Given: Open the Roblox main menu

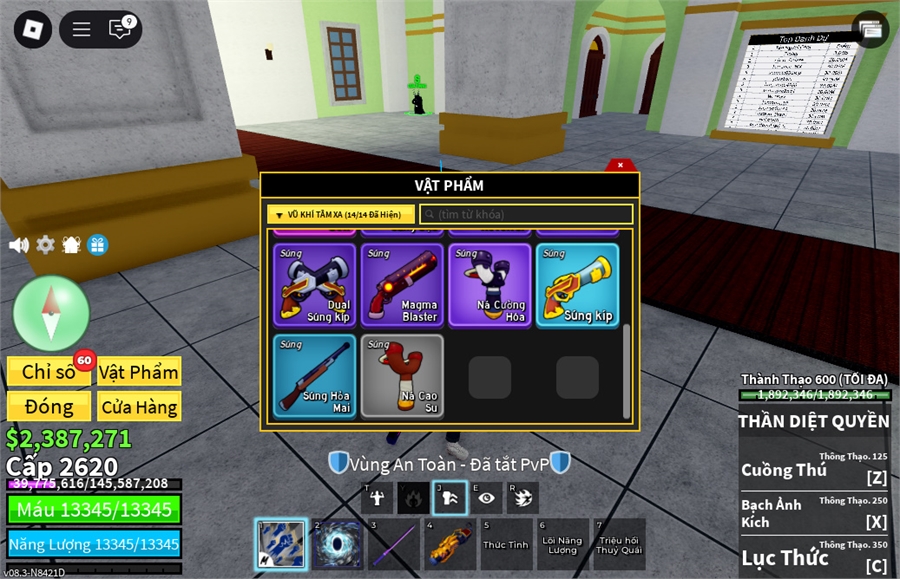Looking at the screenshot, I should coord(32,29).
